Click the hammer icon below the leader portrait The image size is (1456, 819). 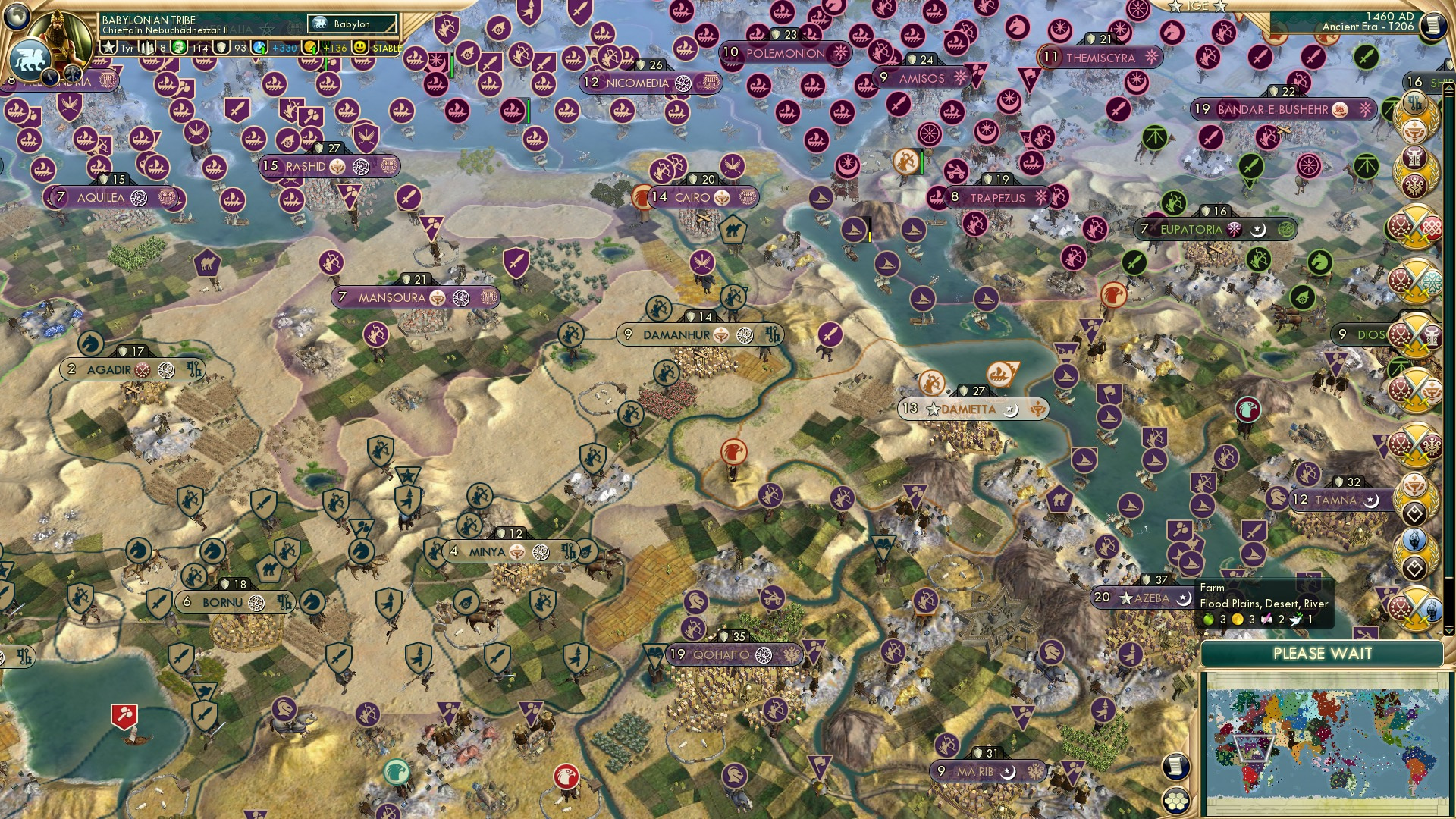73,75
